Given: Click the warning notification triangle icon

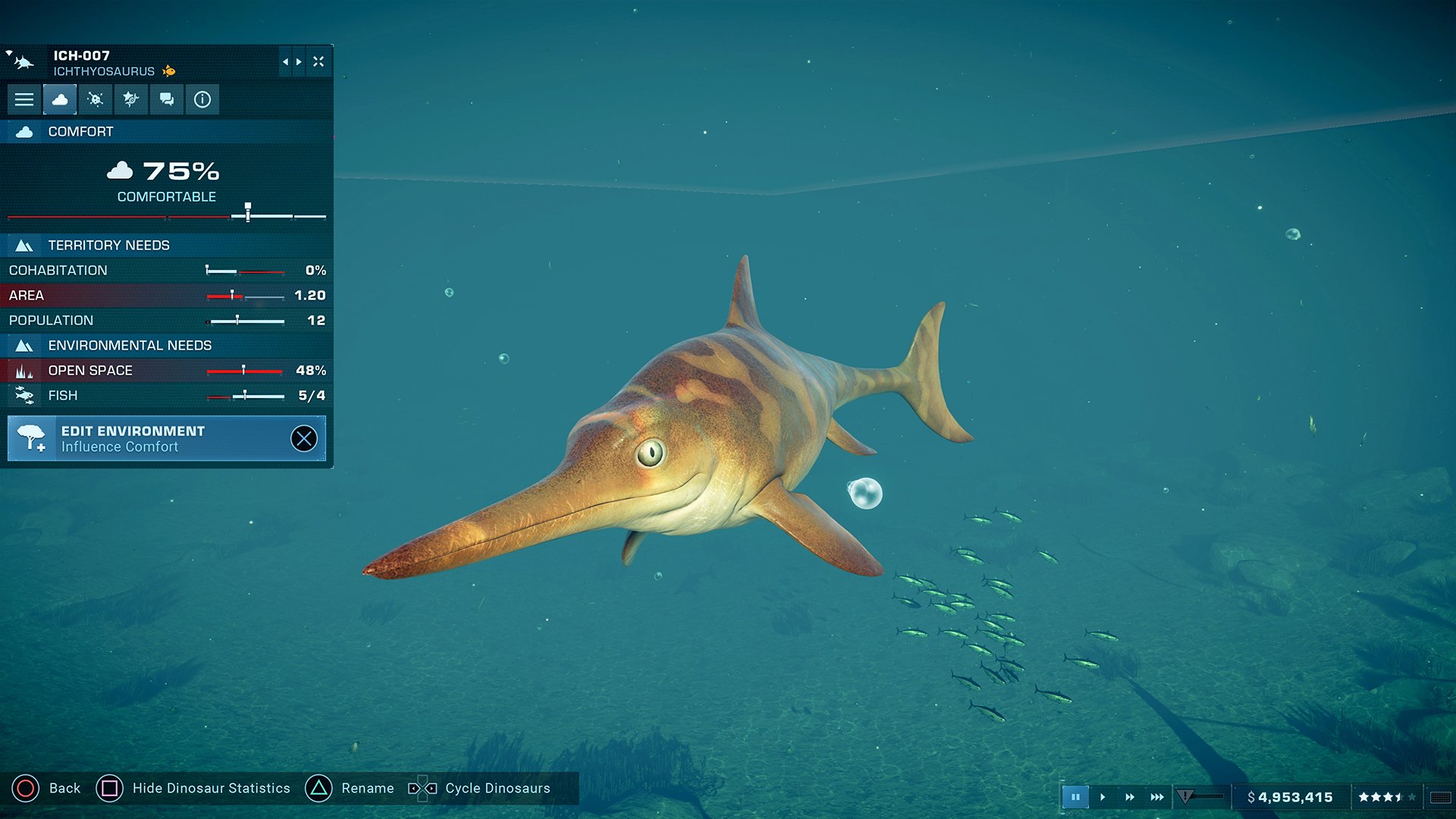Looking at the screenshot, I should tap(1185, 797).
